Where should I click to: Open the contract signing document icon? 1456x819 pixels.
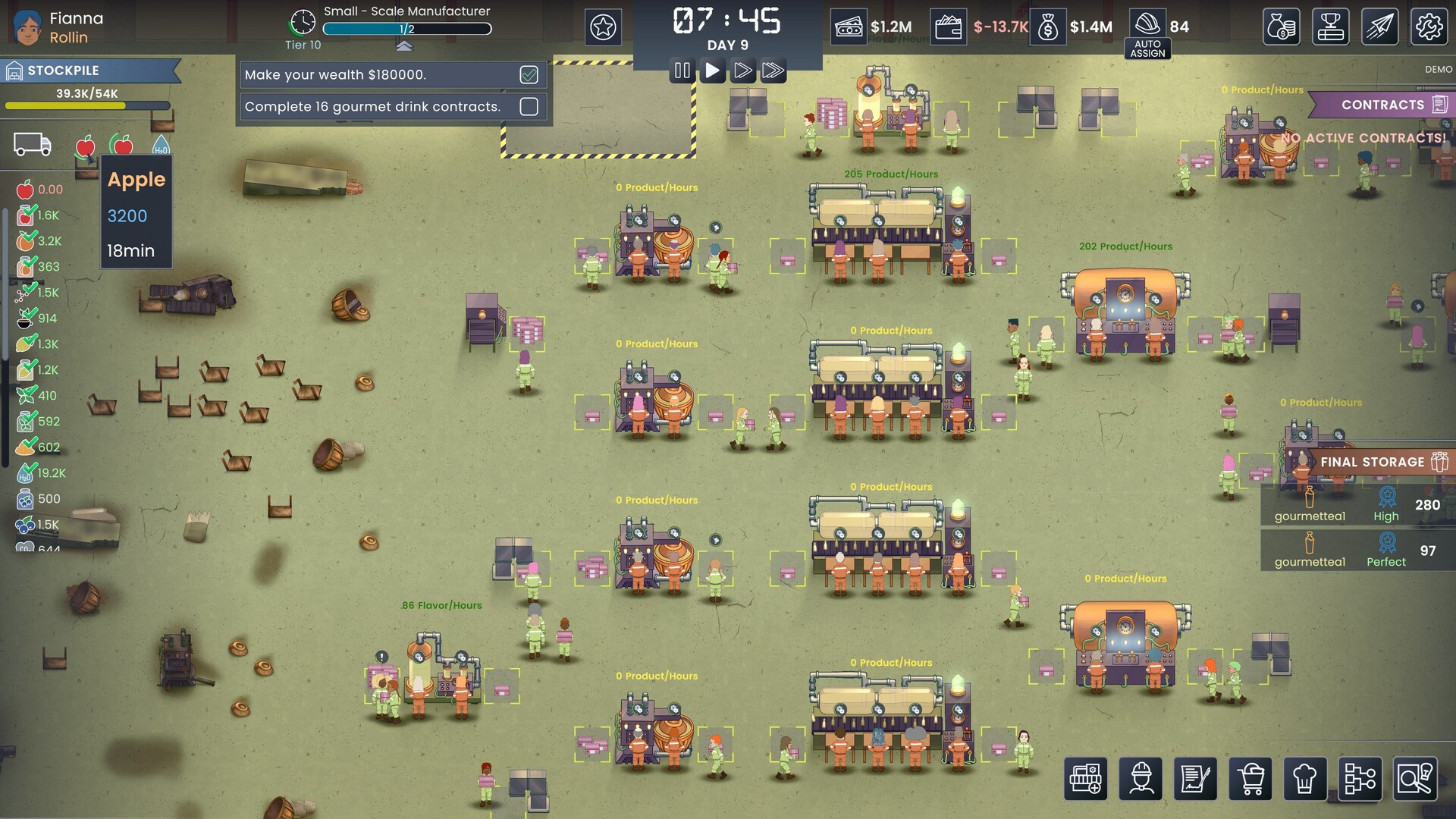tap(1197, 779)
